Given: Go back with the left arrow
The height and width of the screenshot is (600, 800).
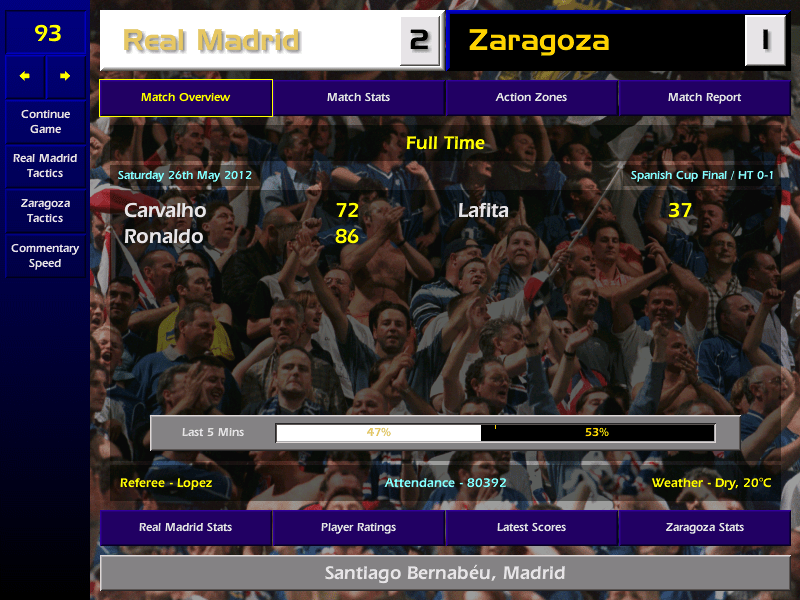Looking at the screenshot, I should point(25,76).
